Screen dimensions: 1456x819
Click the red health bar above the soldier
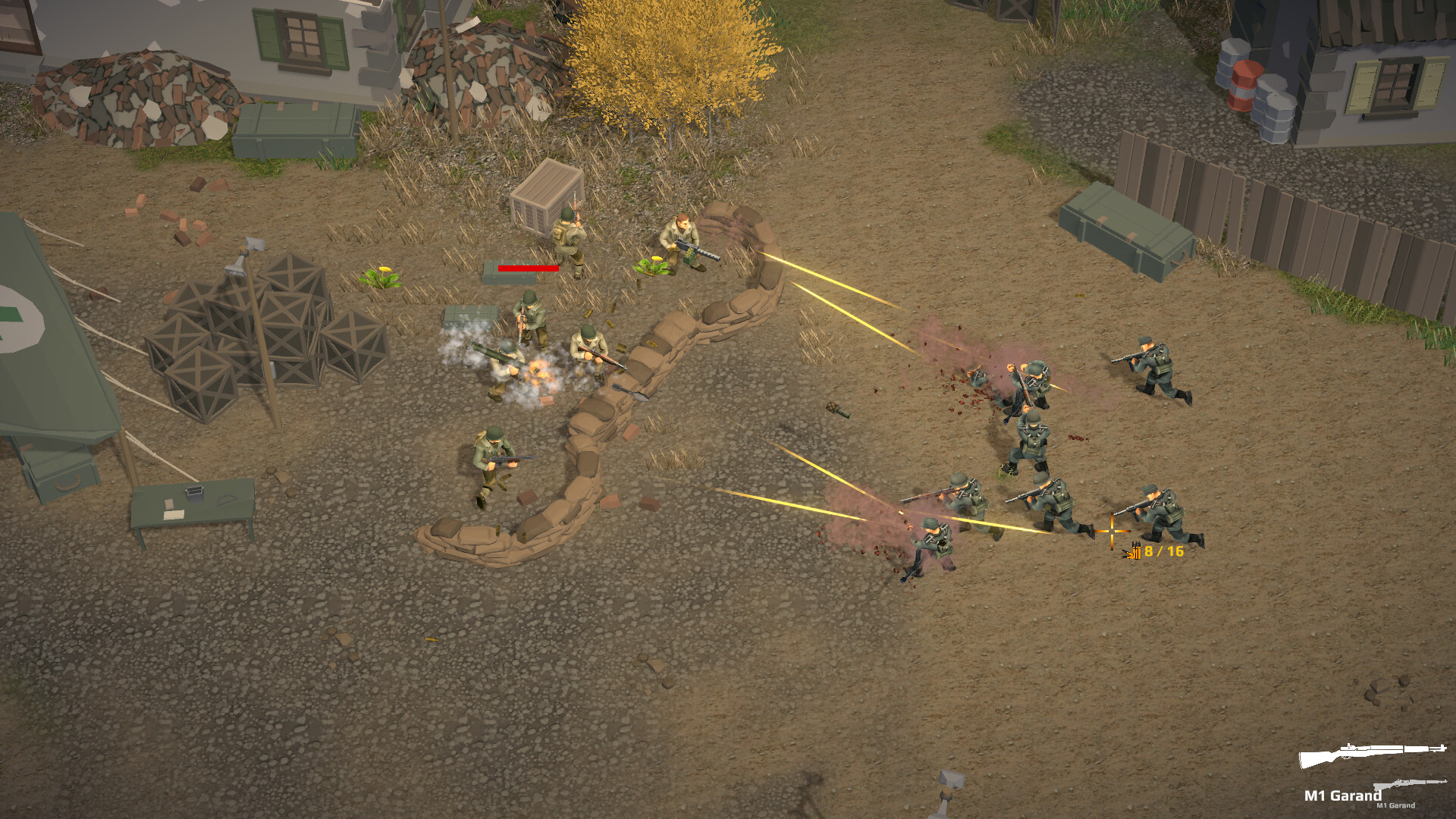tap(529, 268)
